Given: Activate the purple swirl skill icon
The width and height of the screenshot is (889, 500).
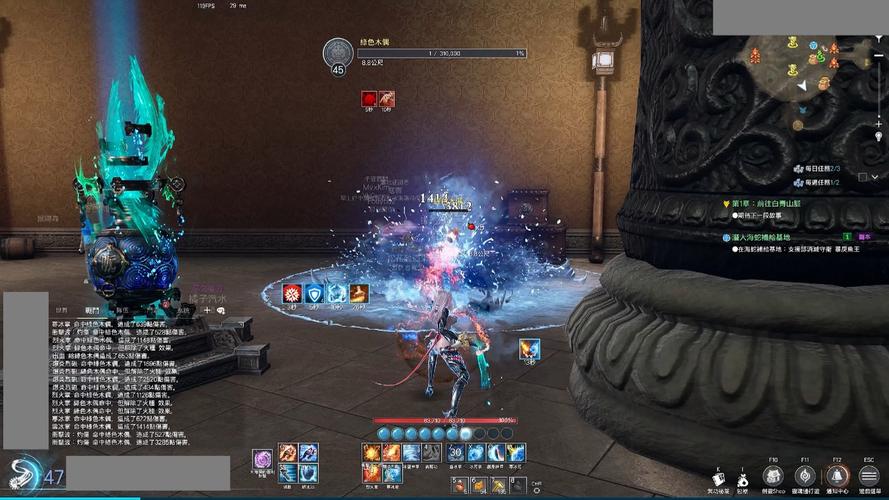Looking at the screenshot, I should click(x=263, y=459).
